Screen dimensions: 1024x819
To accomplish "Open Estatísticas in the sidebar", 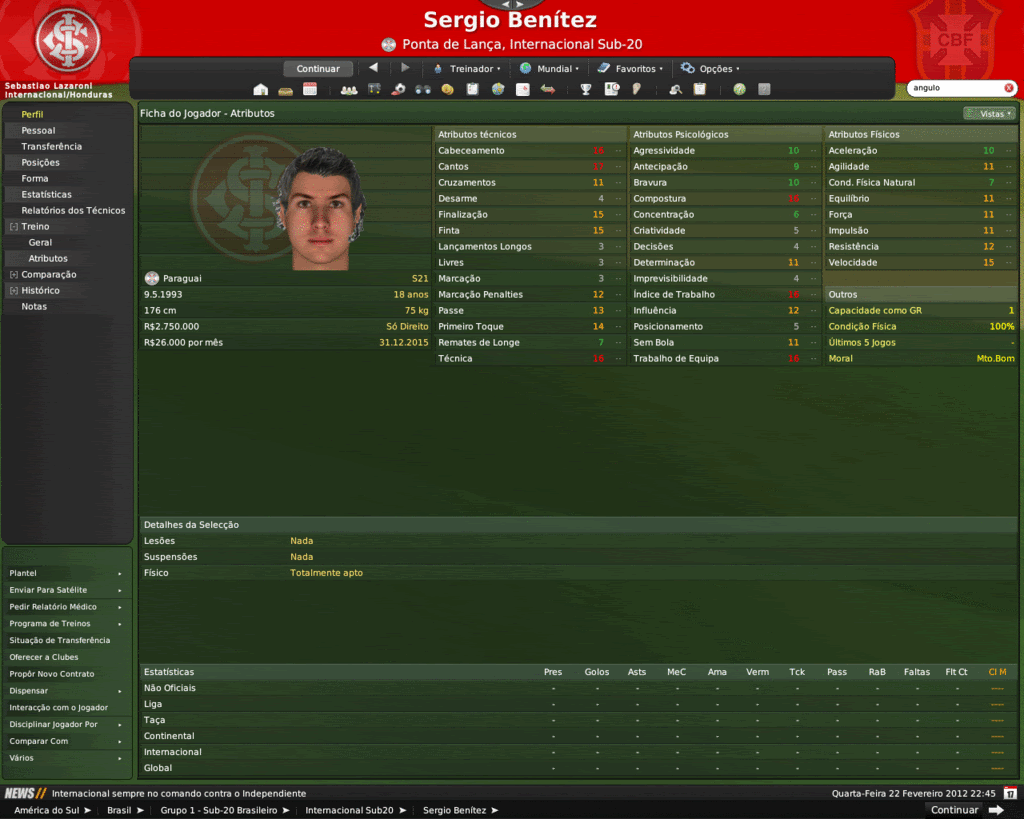I will [x=46, y=195].
